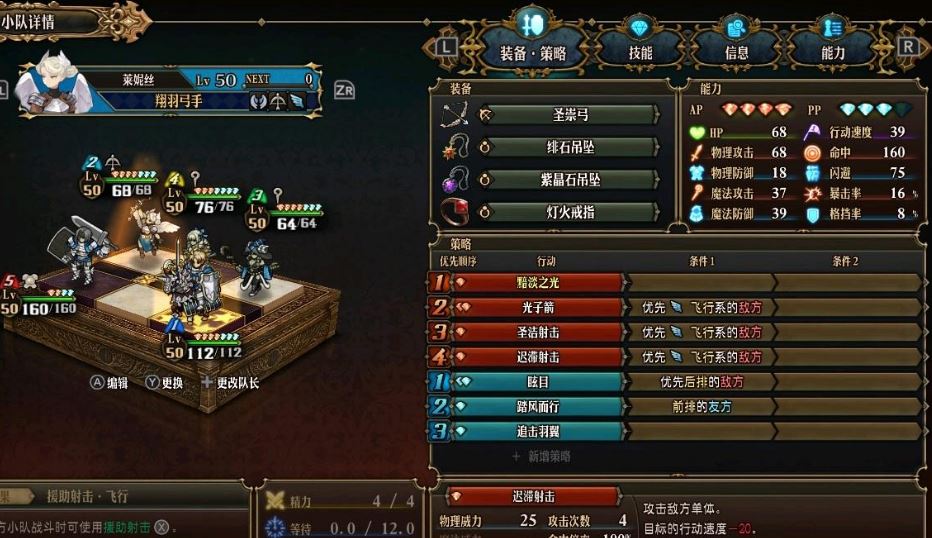Viewport: 932px width, 538px height.
Task: Edit the 优先后排的敌方 condition
Action: [701, 382]
